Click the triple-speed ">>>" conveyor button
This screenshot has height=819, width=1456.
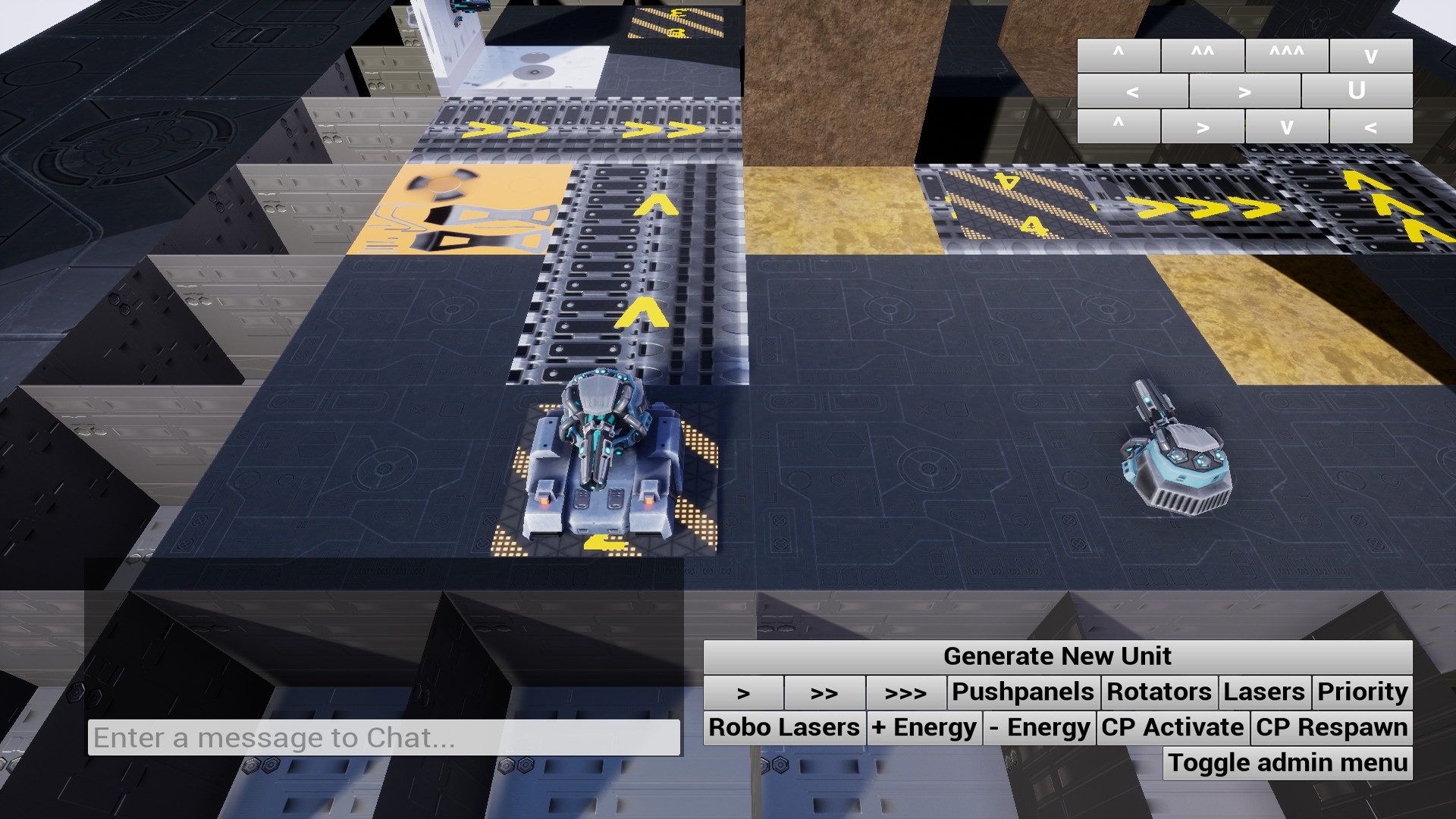[x=907, y=692]
